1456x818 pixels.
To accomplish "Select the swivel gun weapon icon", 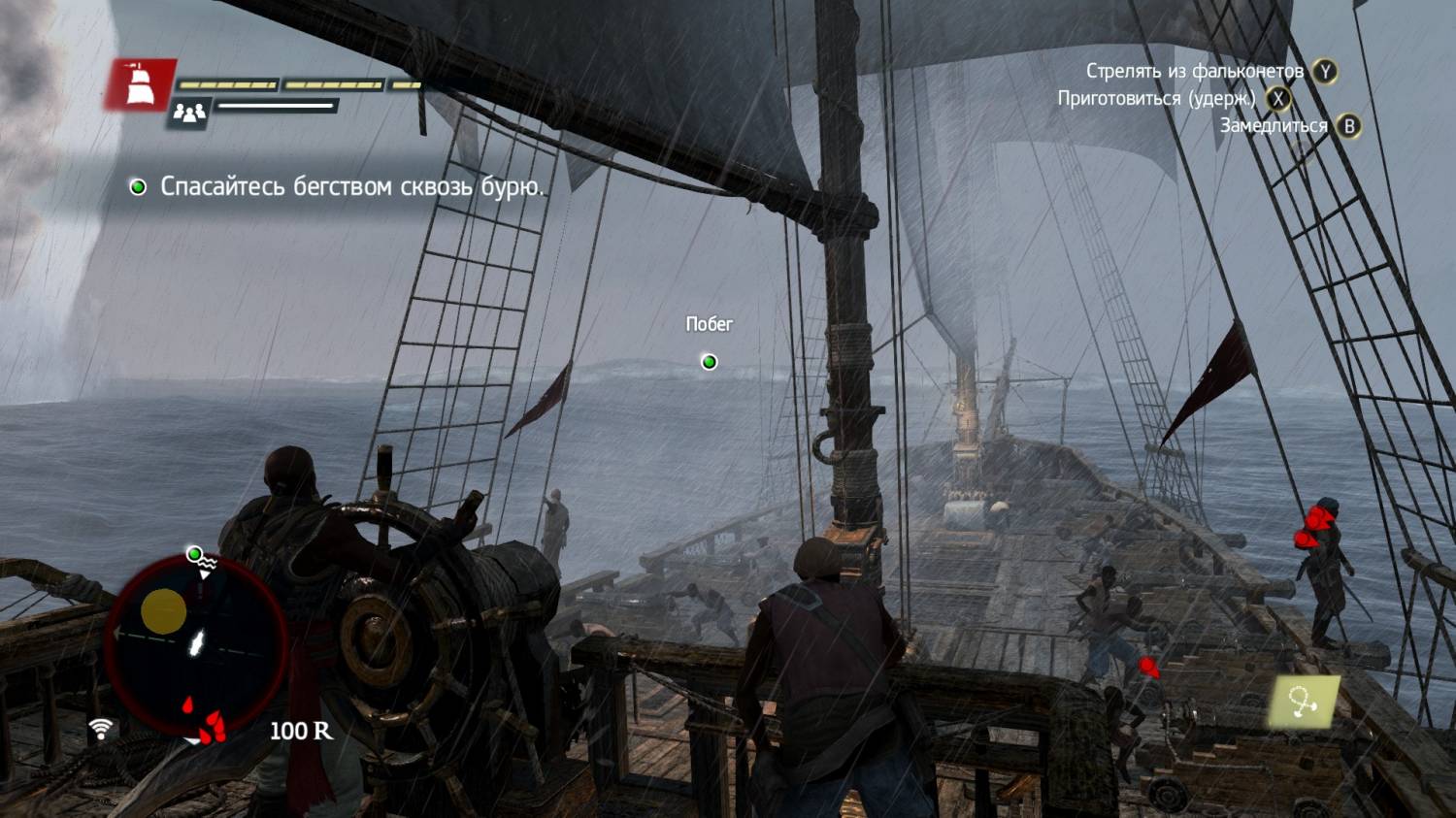I will point(1306,702).
